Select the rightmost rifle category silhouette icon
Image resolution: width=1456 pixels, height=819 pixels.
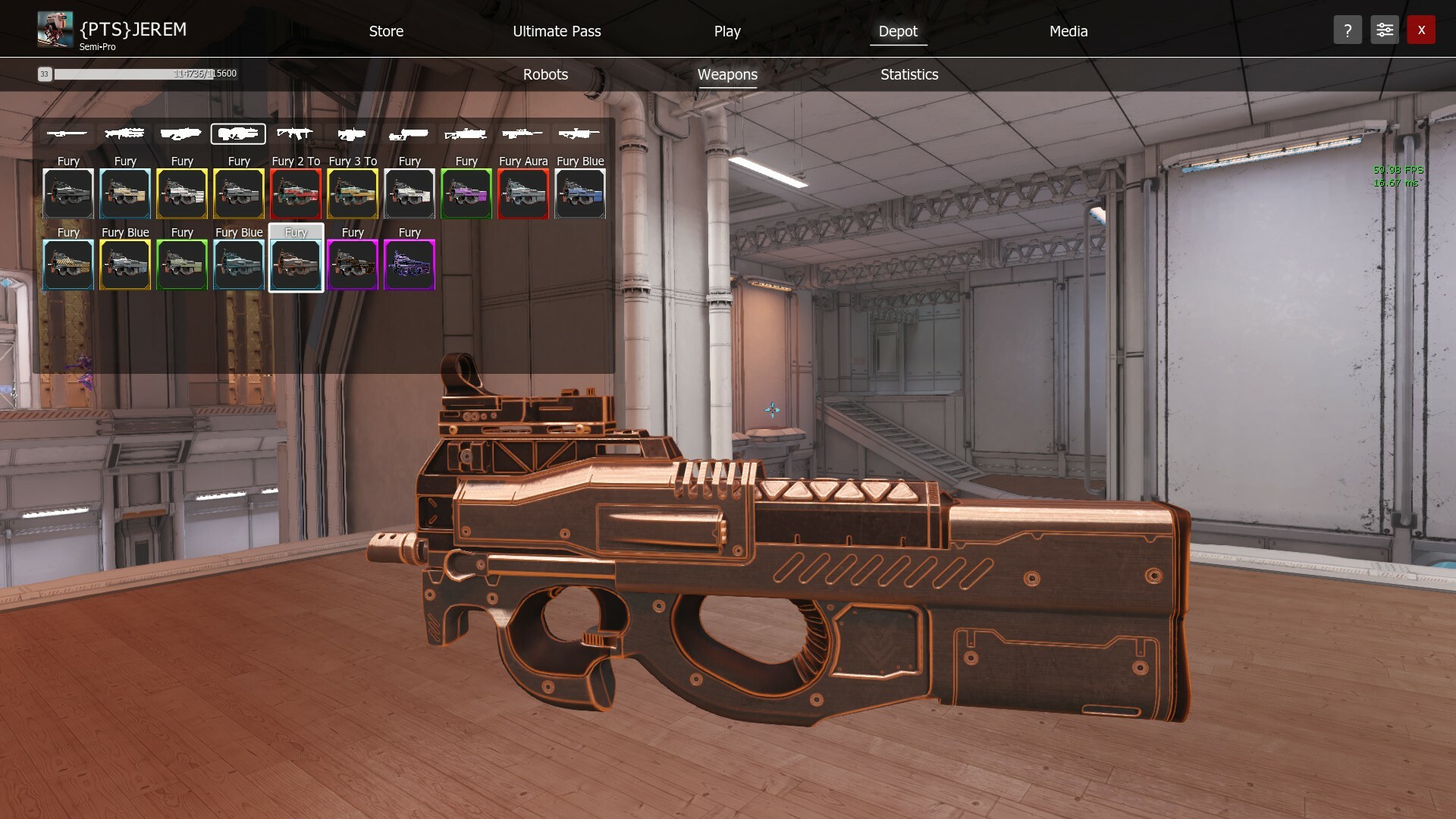pos(579,134)
